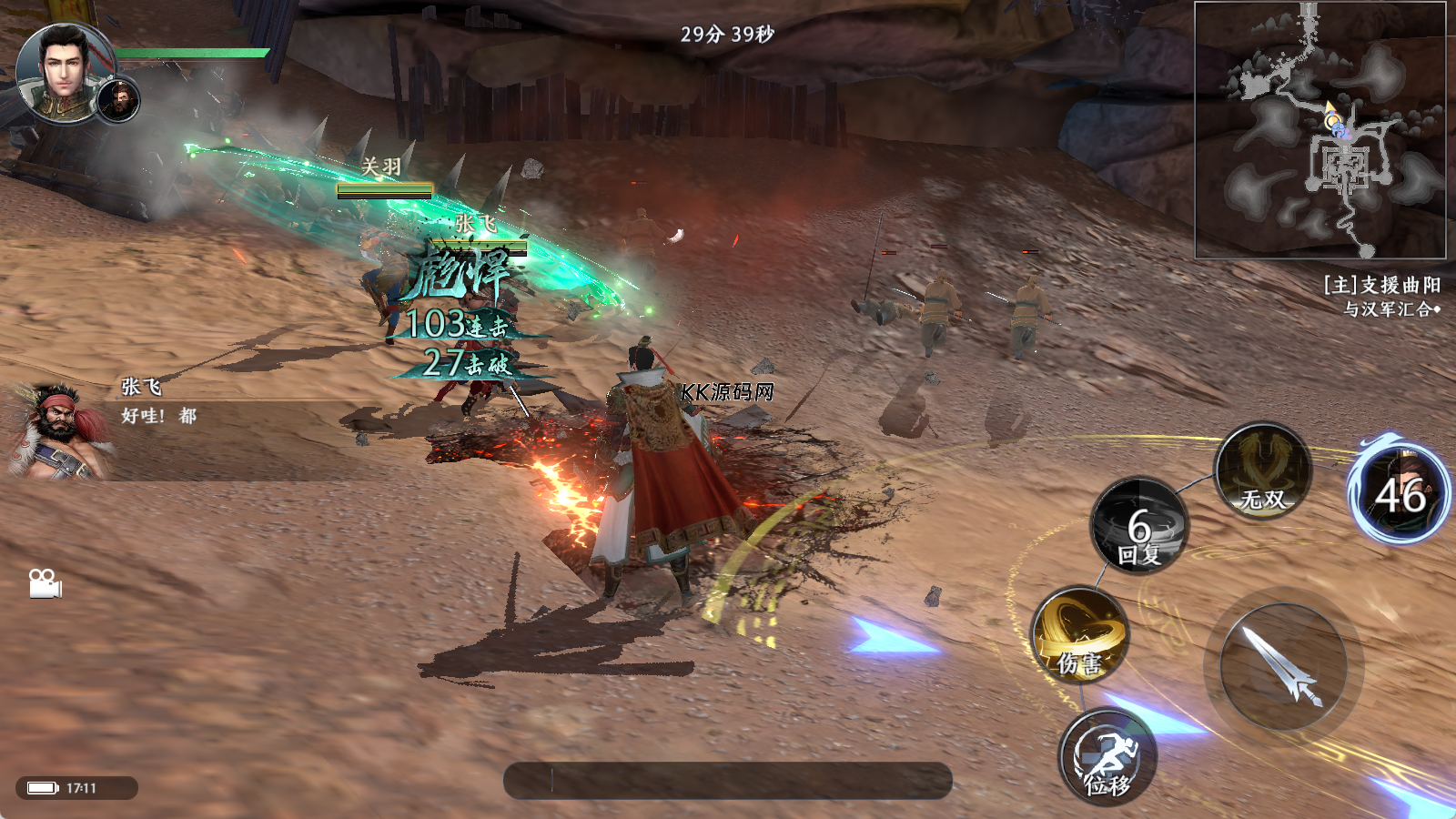Tap the 位移 dash skill button

tap(1107, 757)
